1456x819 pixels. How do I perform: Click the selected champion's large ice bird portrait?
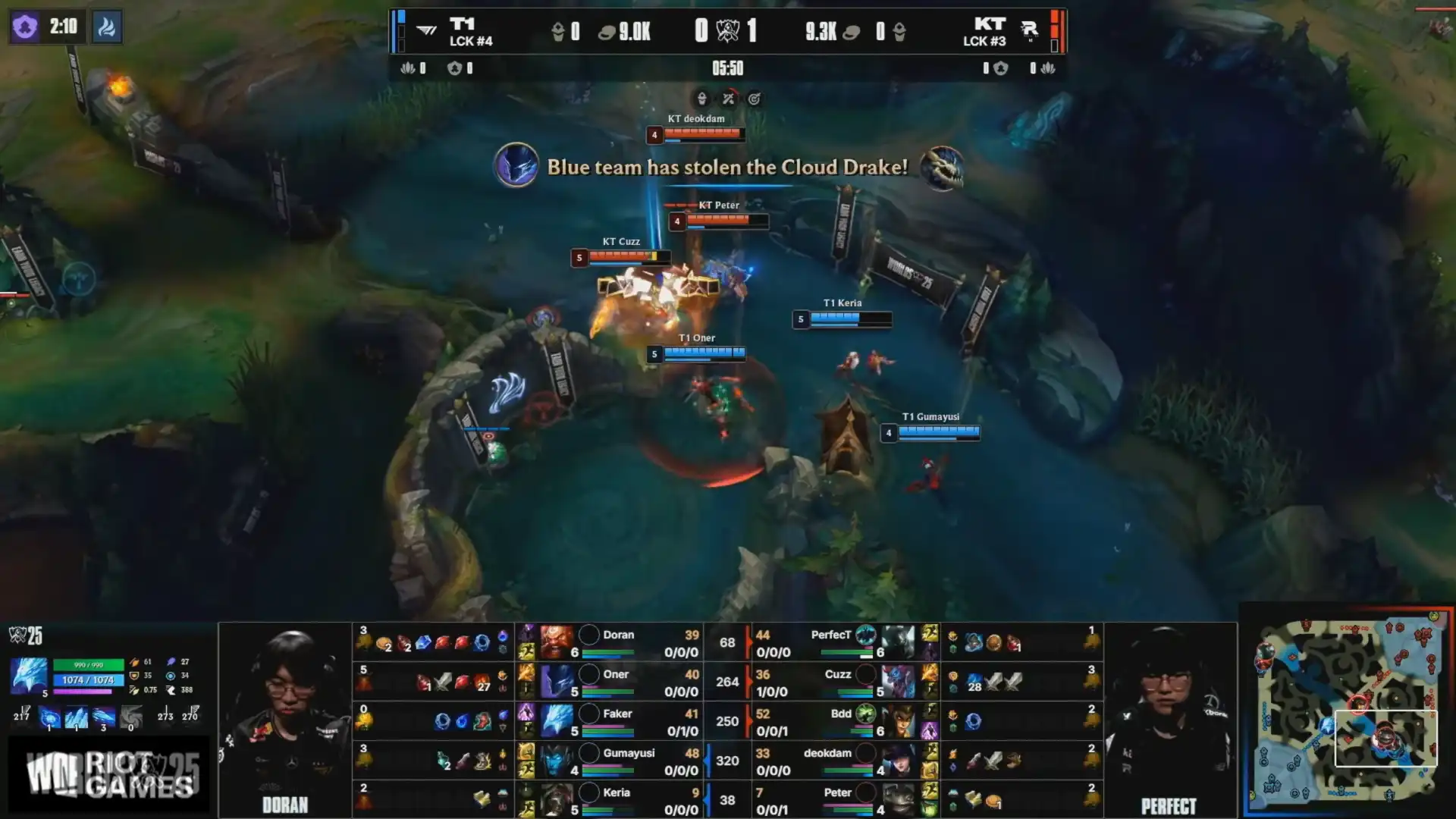coord(29,676)
